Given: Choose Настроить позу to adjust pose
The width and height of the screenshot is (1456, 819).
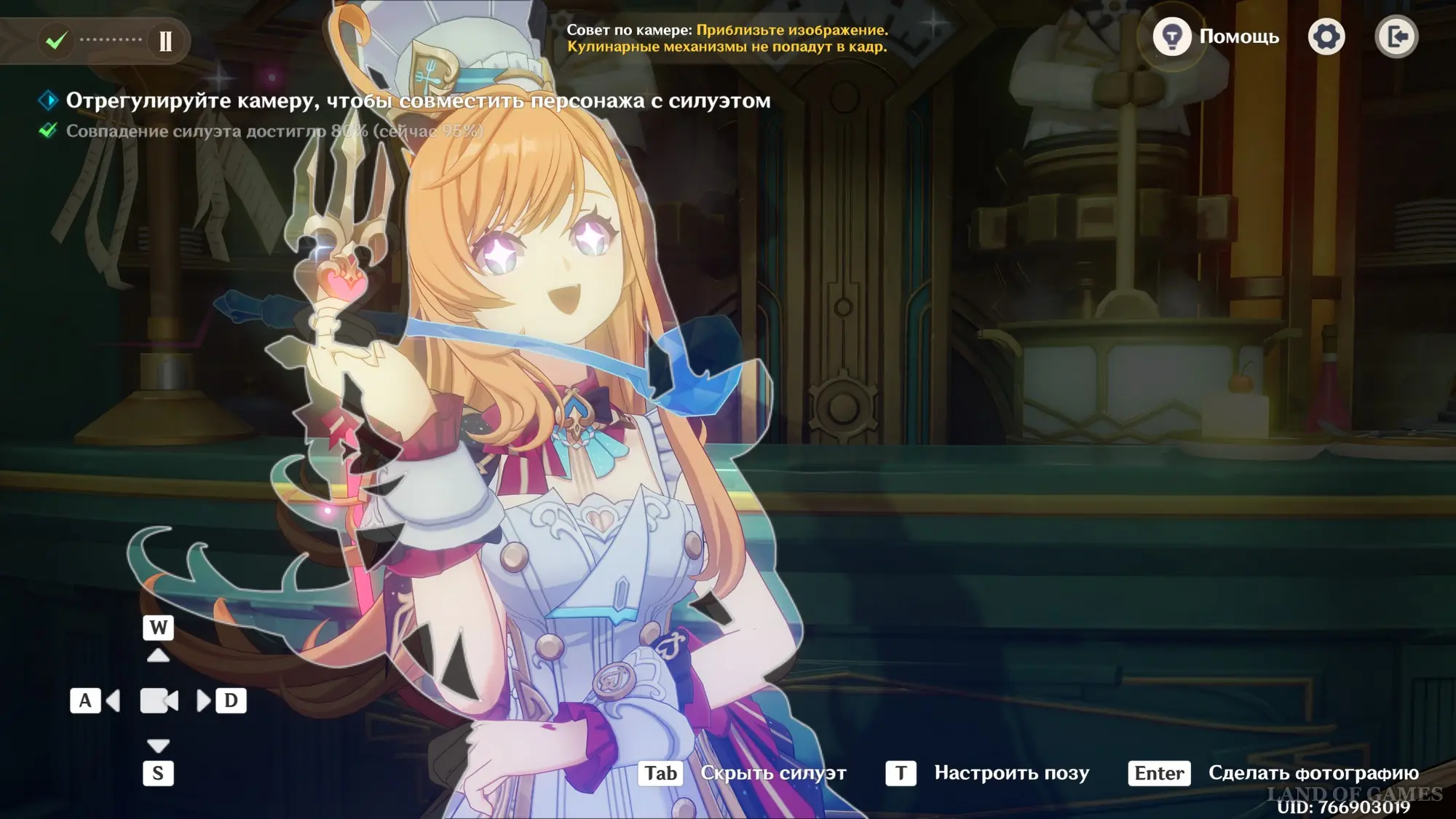Looking at the screenshot, I should (988, 773).
